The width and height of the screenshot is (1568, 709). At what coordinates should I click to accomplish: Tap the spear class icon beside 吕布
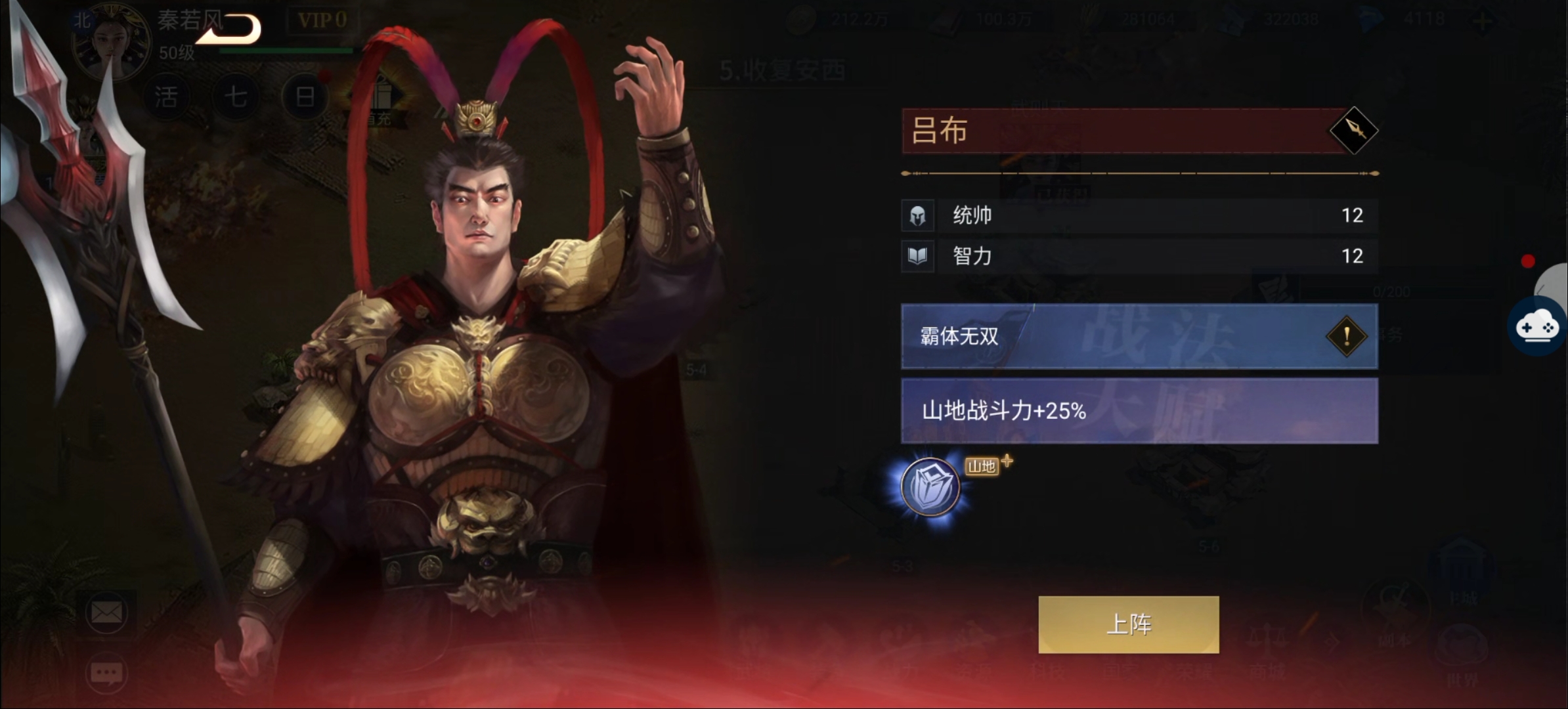(x=1353, y=130)
